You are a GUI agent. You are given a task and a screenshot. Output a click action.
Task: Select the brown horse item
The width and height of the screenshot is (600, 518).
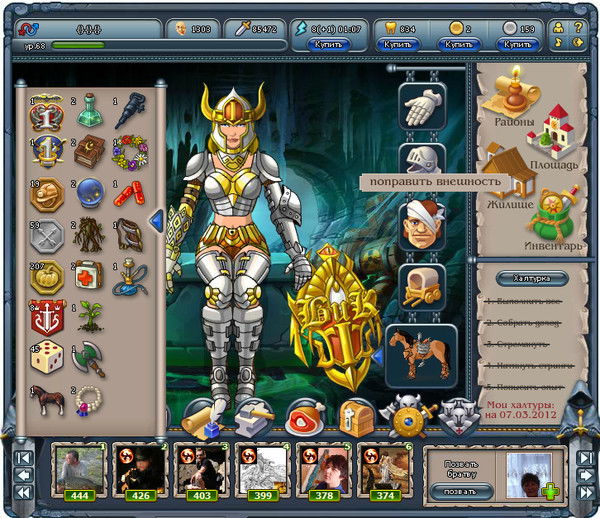[x=49, y=401]
